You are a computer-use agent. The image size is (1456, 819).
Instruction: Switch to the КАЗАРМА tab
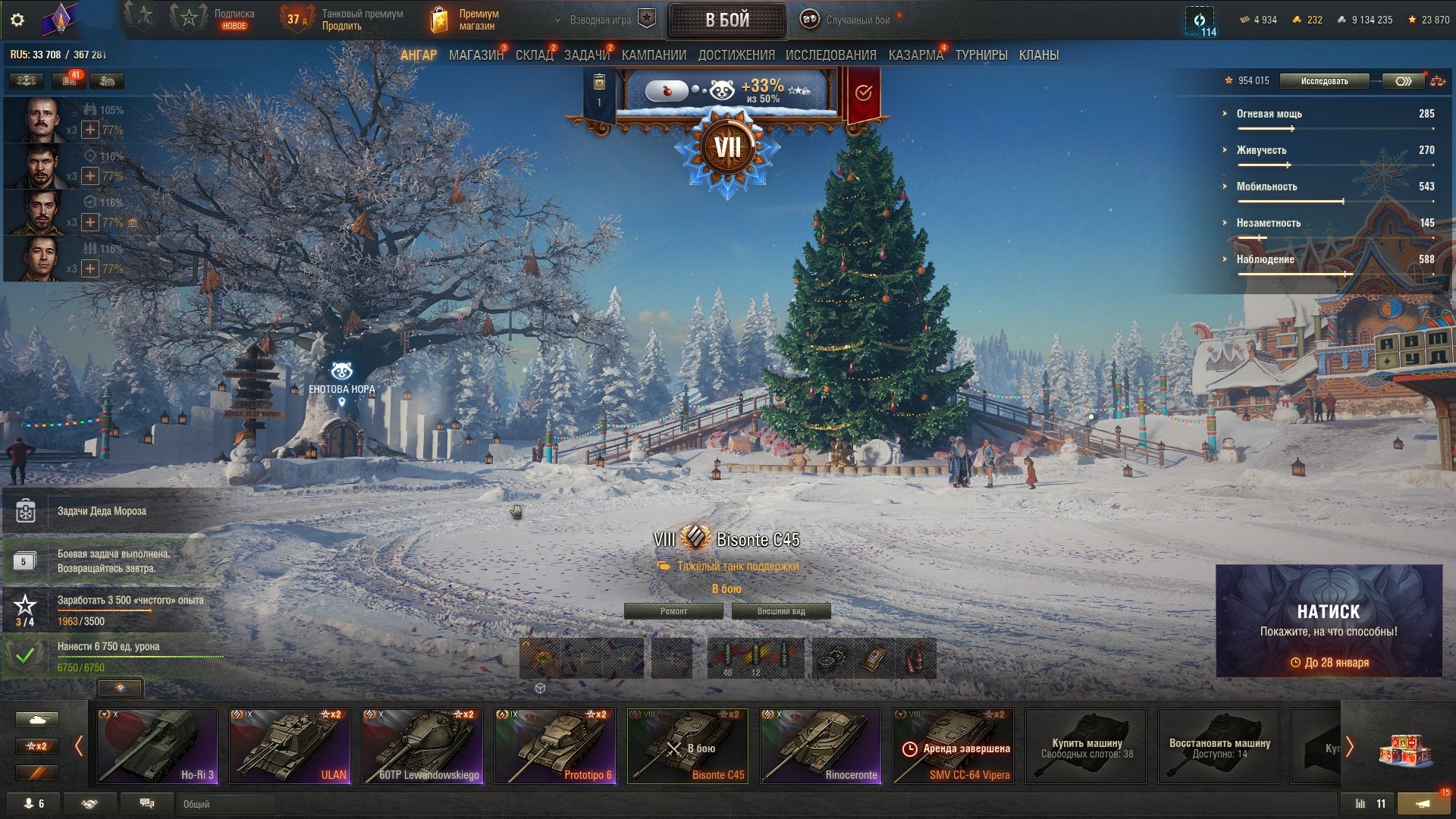tap(915, 55)
